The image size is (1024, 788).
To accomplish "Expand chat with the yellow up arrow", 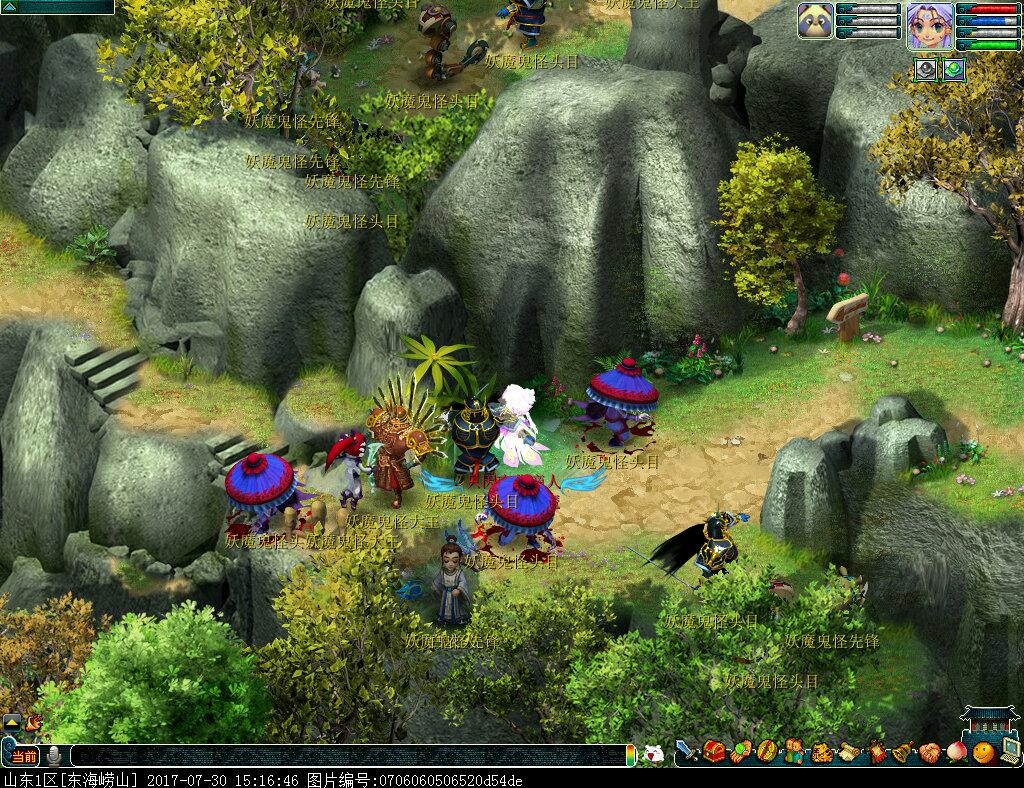I will click(x=12, y=721).
